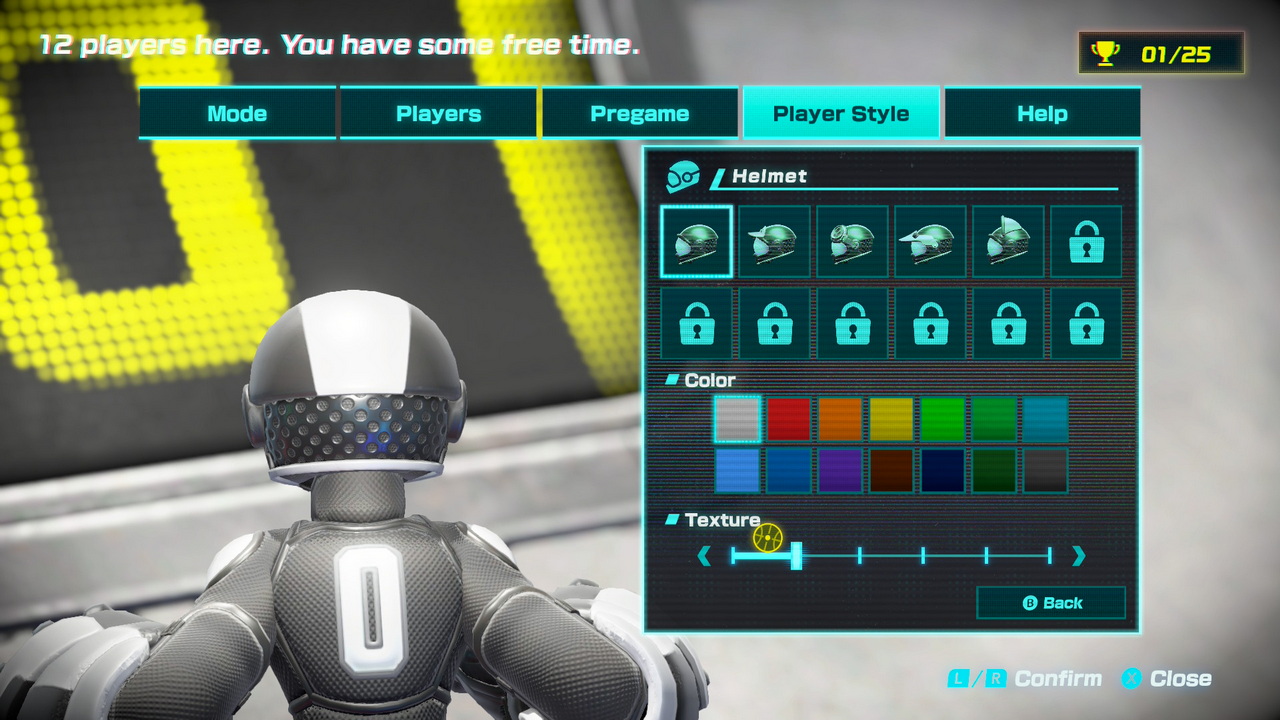
Task: Pick the light blue color swatch
Action: click(x=738, y=470)
